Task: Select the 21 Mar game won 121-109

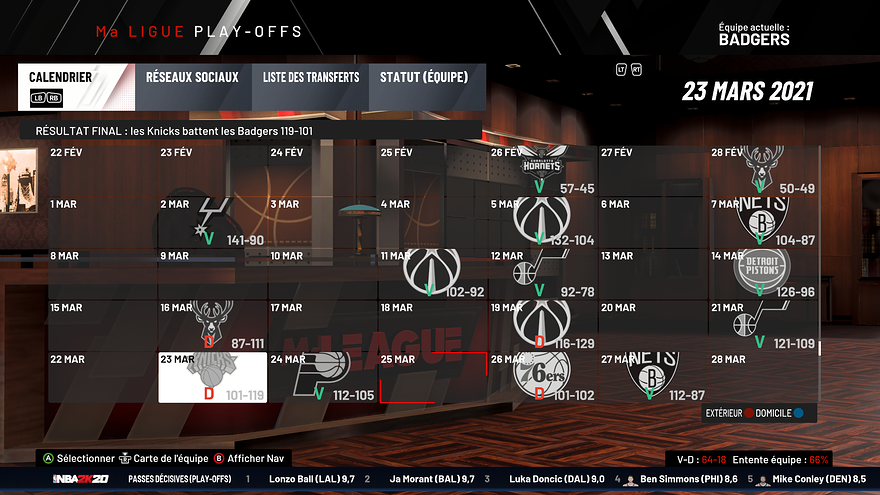Action: click(x=763, y=325)
